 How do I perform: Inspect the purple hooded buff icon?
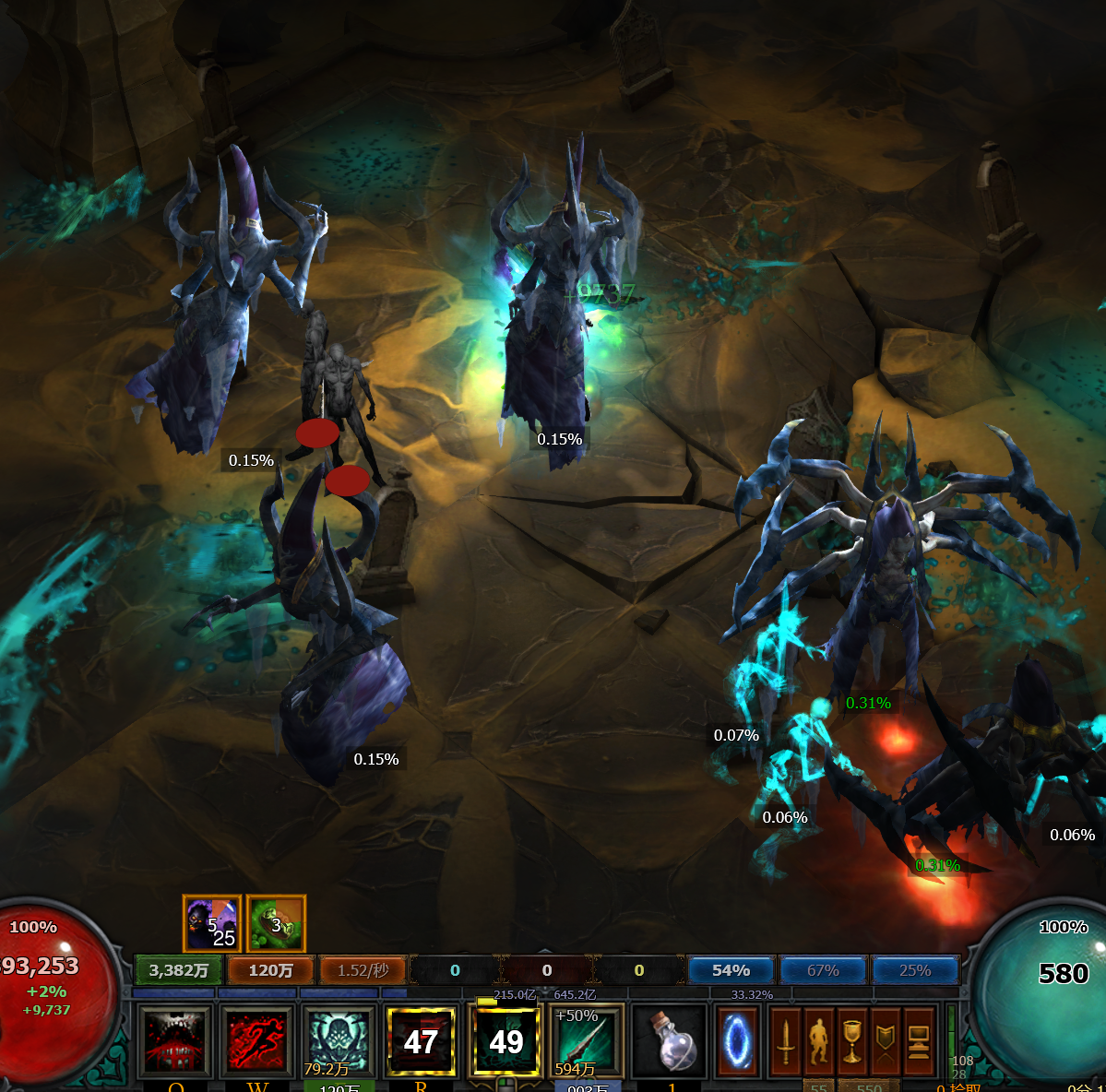pyautogui.click(x=212, y=923)
